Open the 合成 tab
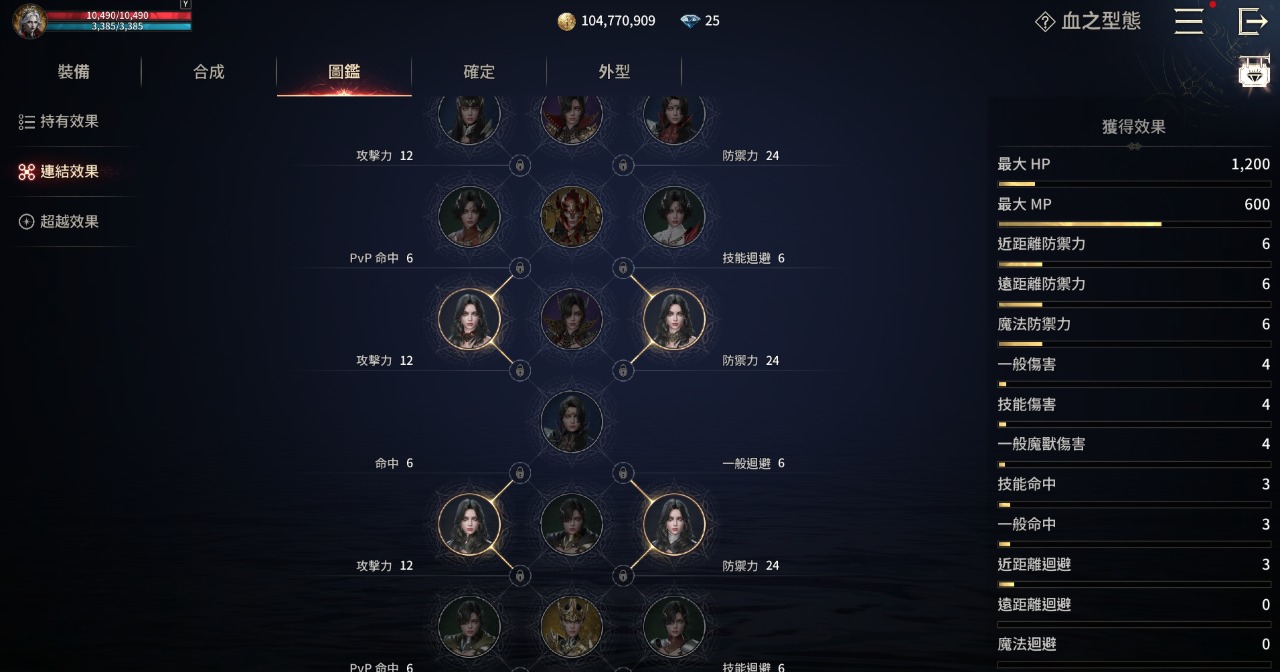Screen dimensions: 1280x672 [209, 72]
